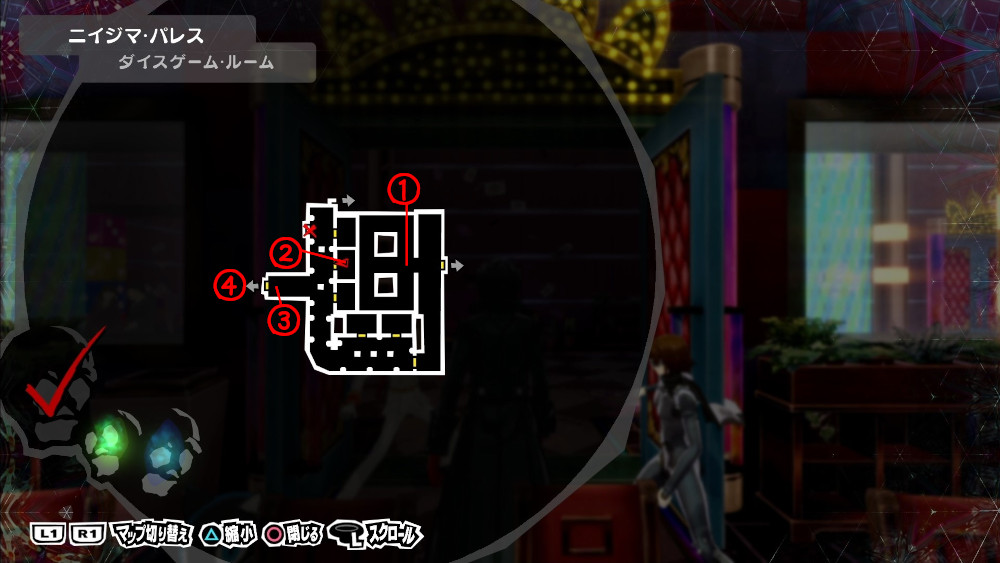Click circled marker 4 by the west exit
Screen dimensions: 1000x563
click(228, 286)
